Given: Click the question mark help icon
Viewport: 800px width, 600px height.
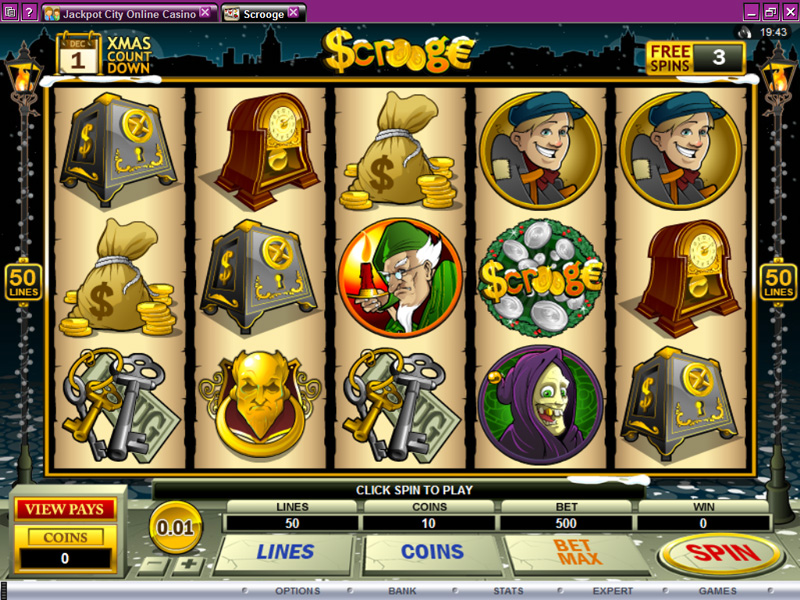Looking at the screenshot, I should (27, 12).
